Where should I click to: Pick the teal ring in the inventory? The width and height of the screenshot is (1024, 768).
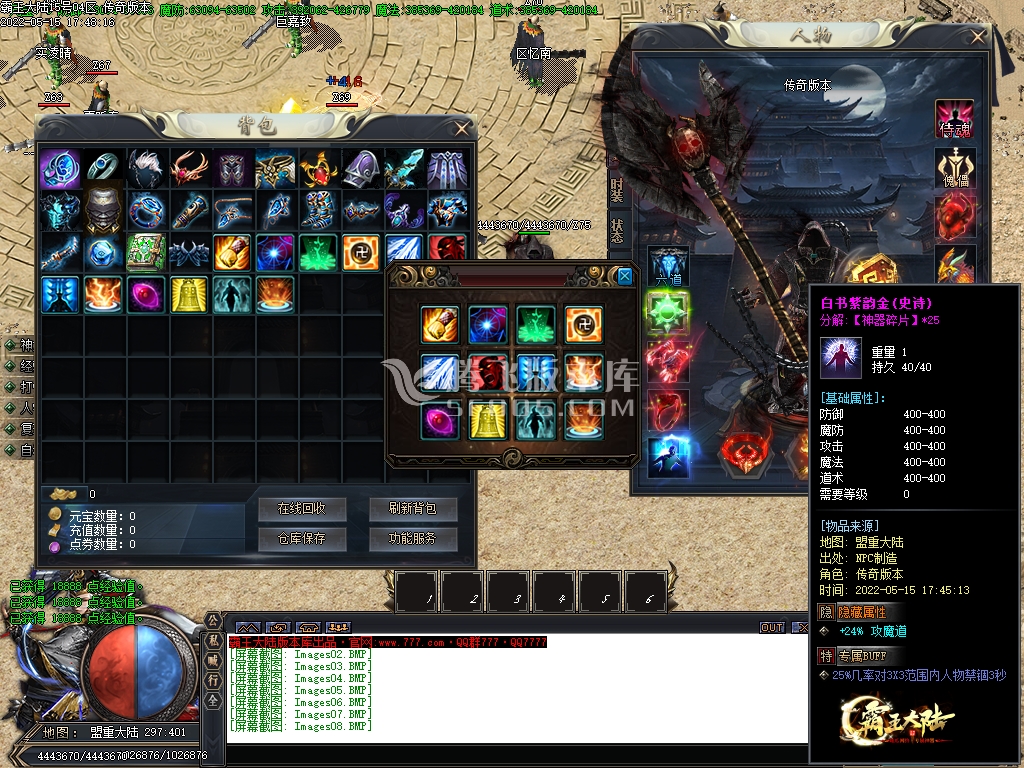103,168
